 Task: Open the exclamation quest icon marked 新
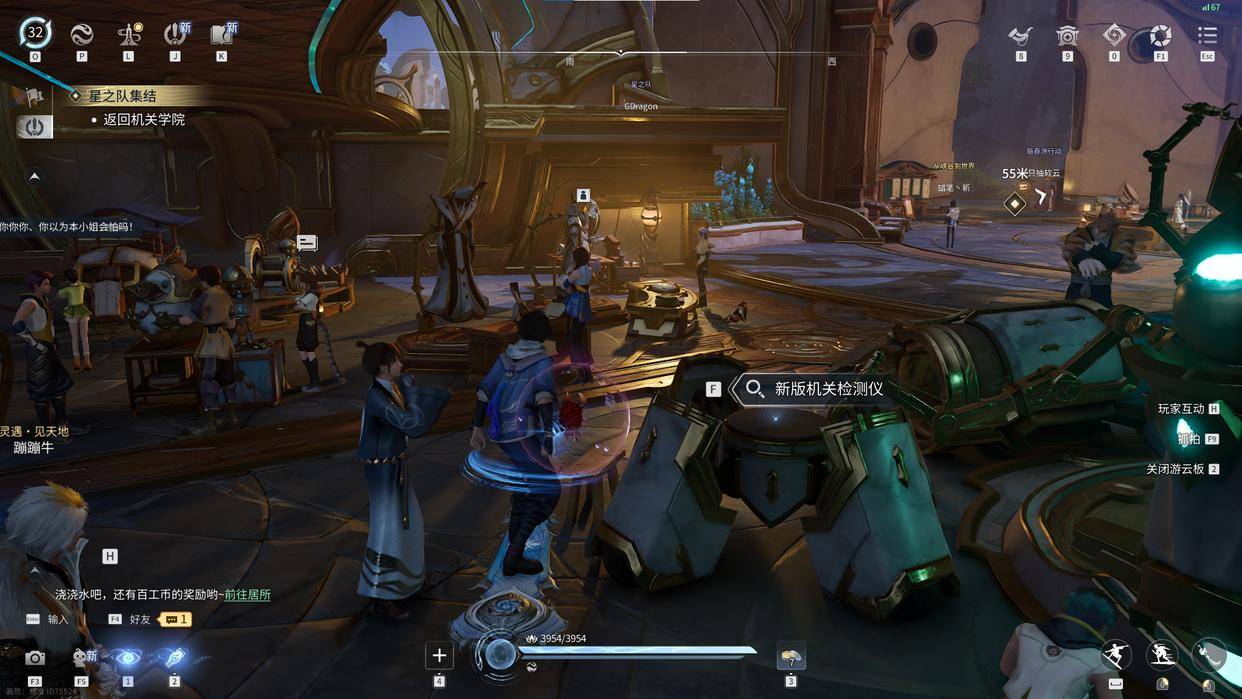(176, 35)
